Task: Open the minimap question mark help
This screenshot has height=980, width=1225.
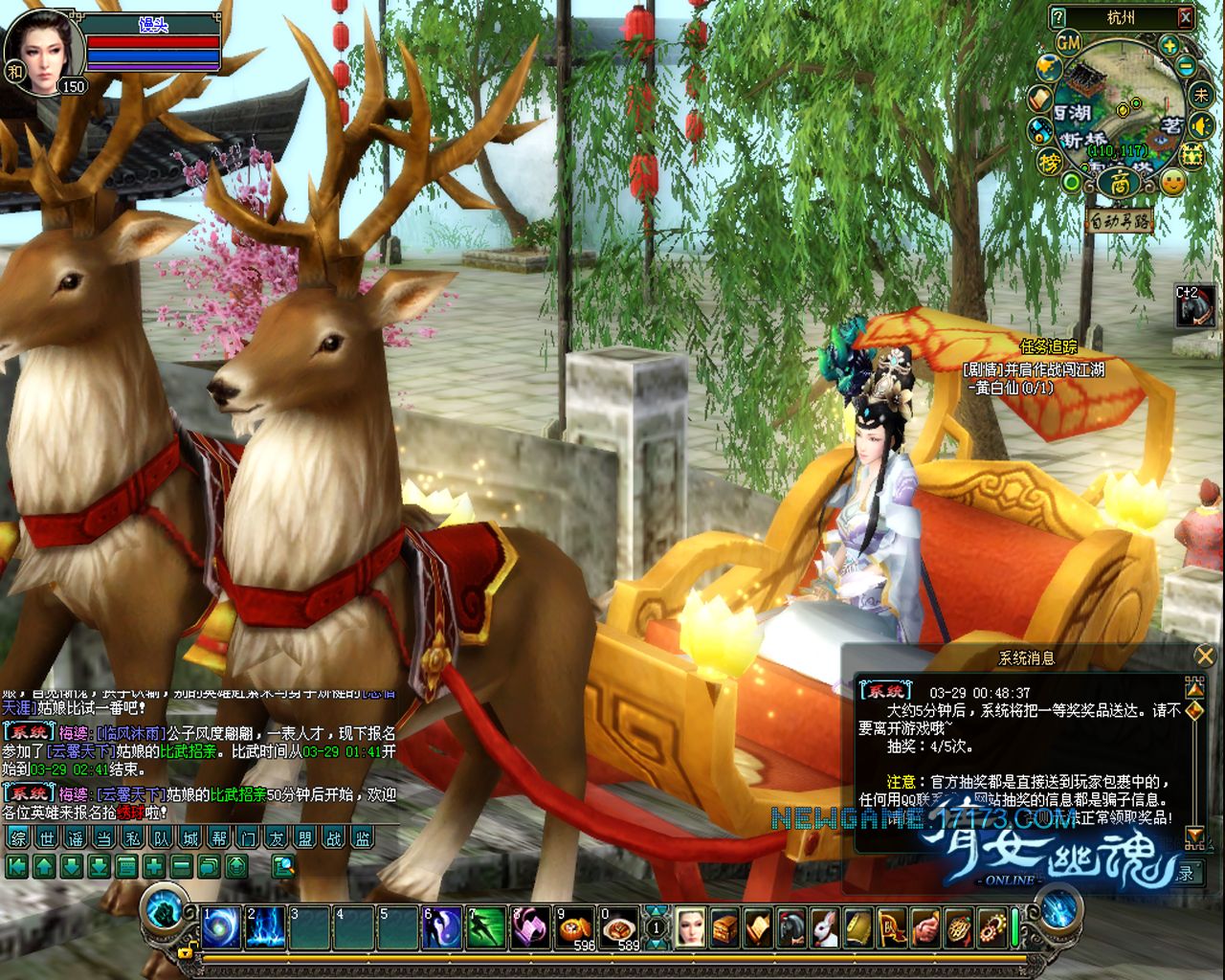Action: (1058, 17)
